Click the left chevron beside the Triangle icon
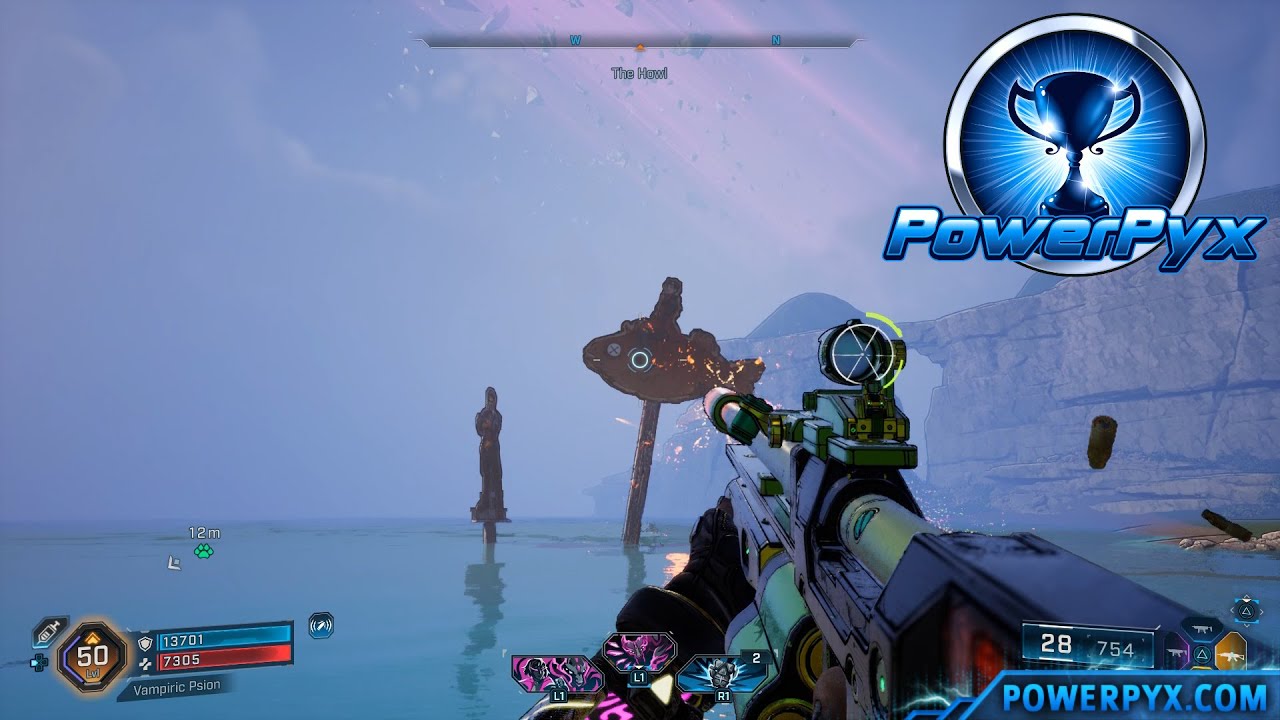 (x=1233, y=611)
